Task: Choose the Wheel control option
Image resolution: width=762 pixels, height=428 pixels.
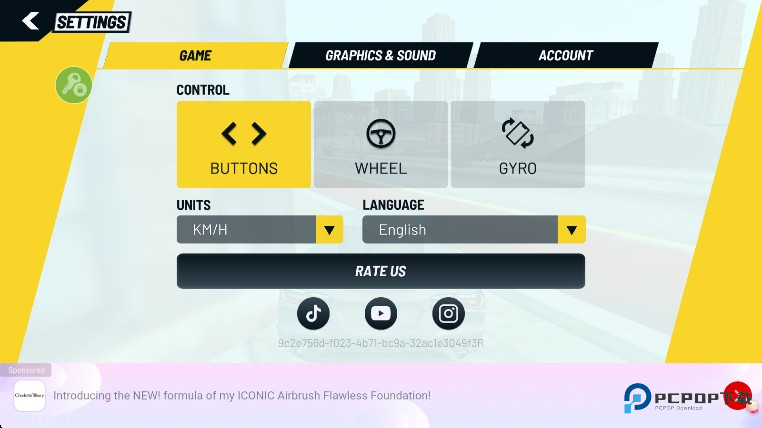Action: tap(380, 144)
